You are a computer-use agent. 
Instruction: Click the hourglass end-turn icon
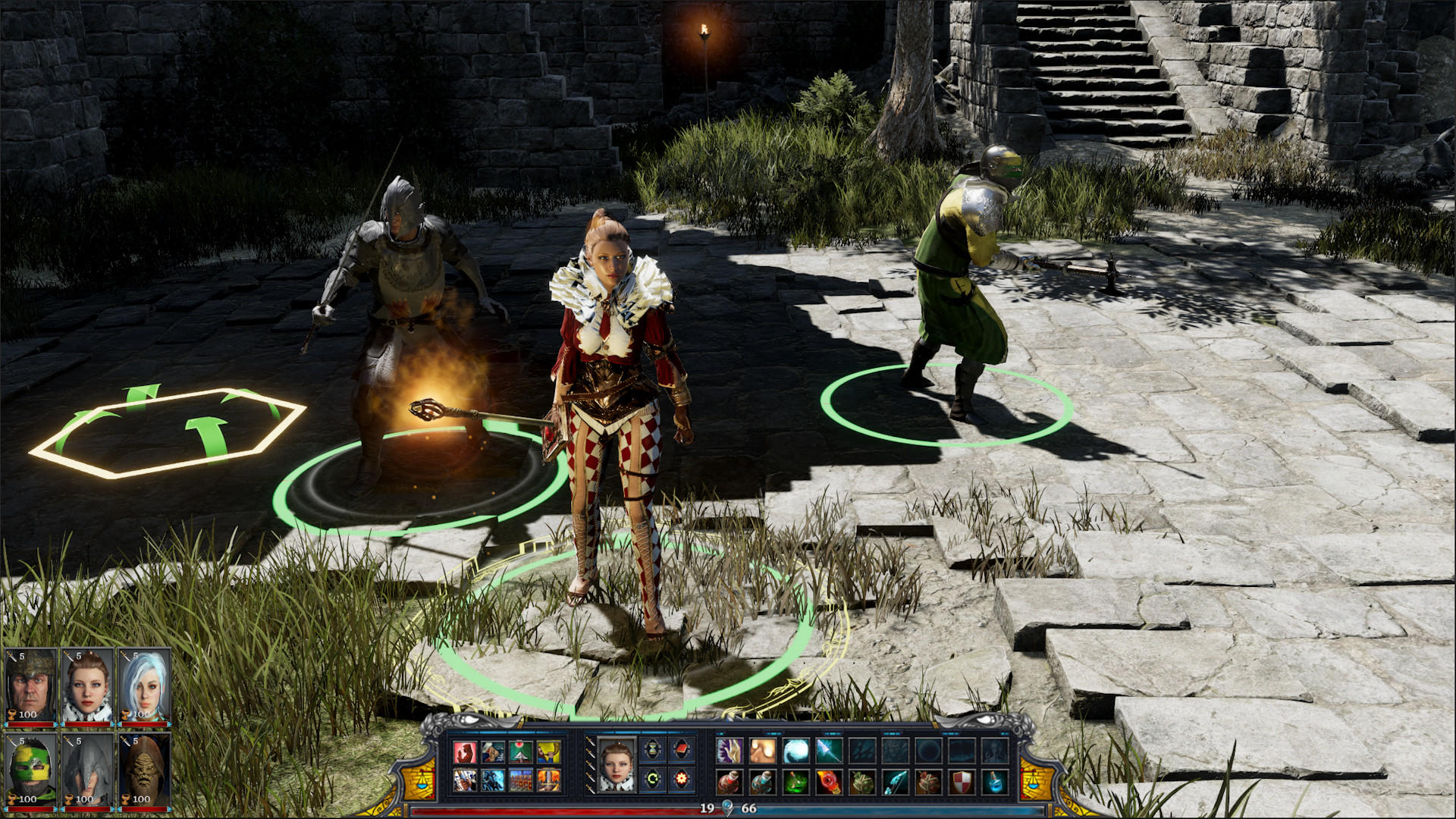tap(652, 749)
